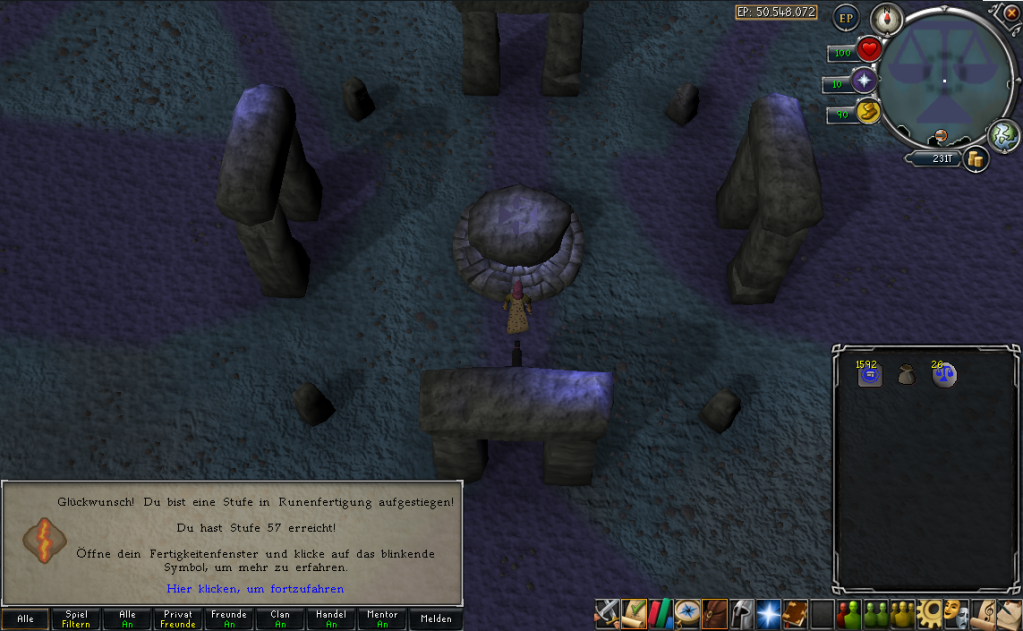Select the stack of 1592 blue tokens
The width and height of the screenshot is (1023, 631).
869,376
